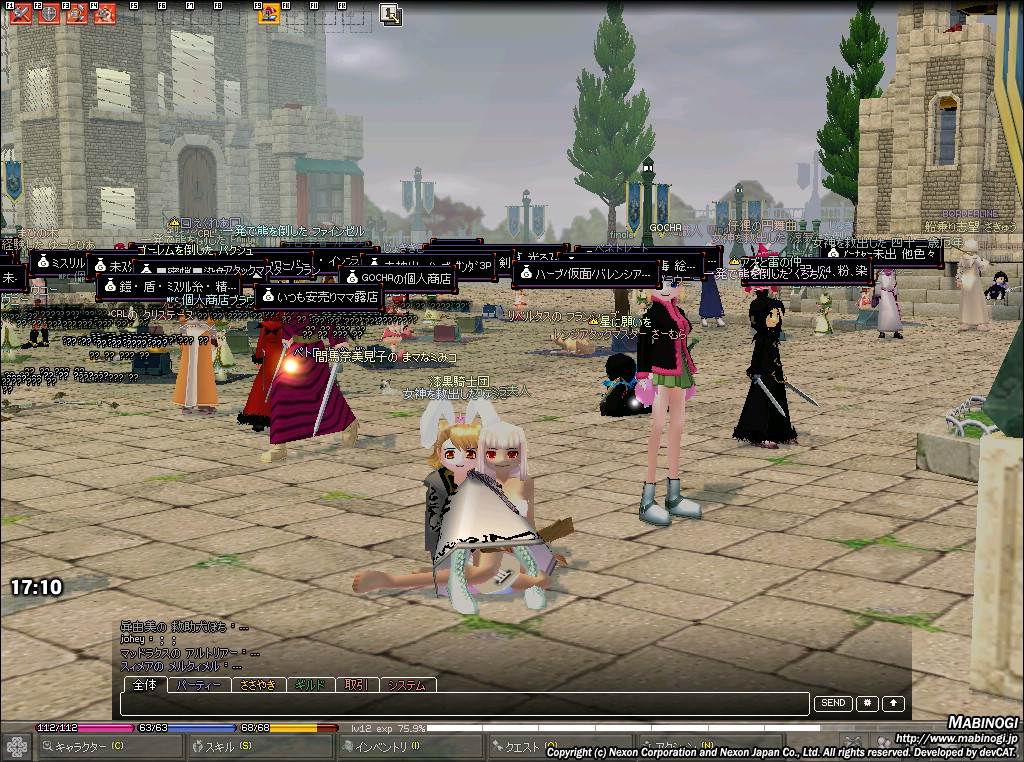The height and width of the screenshot is (762, 1024).
Task: Select the パーティー chat tab
Action: point(198,685)
